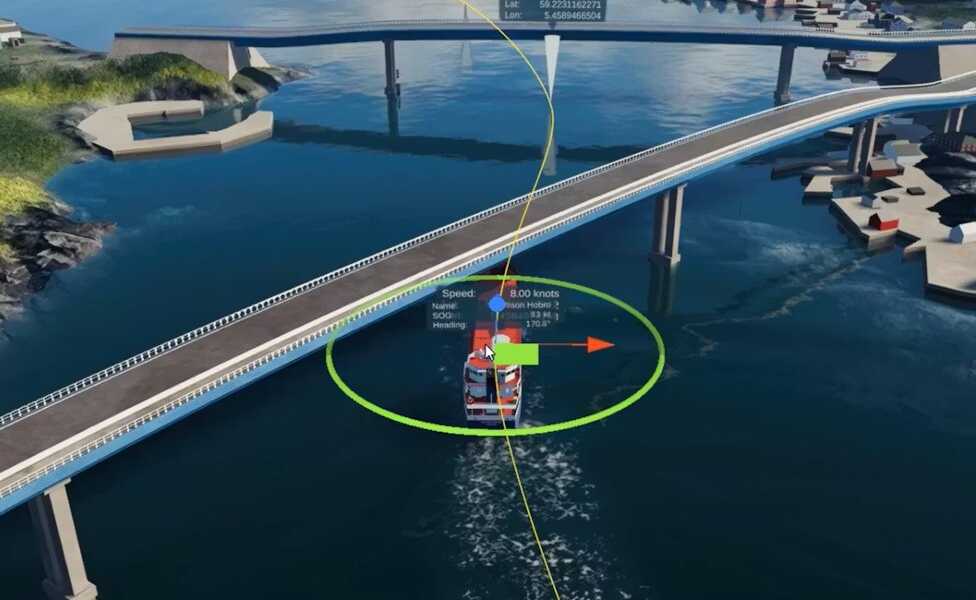The height and width of the screenshot is (600, 976).
Task: Select the green square gizmo handle
Action: (x=516, y=354)
